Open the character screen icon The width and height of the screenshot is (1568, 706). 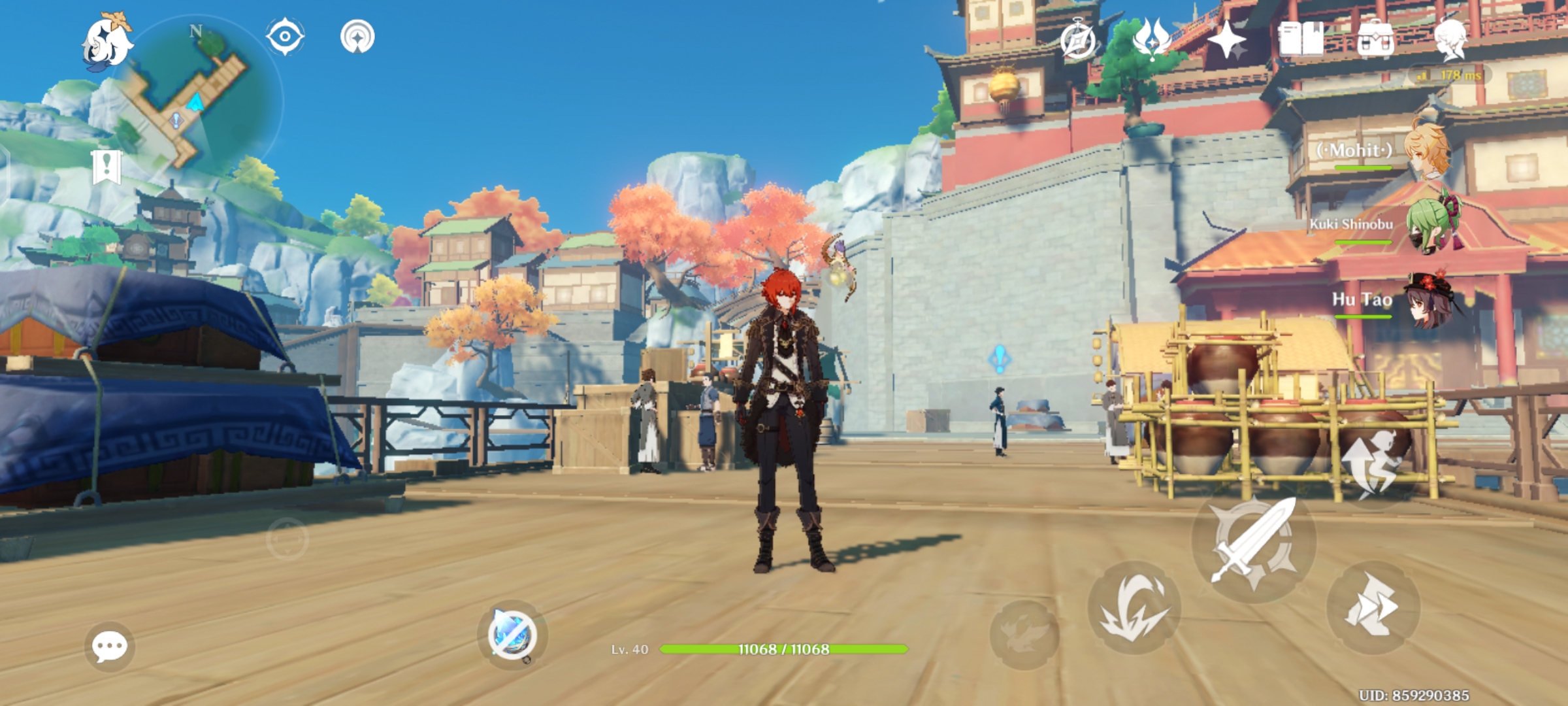[1450, 39]
